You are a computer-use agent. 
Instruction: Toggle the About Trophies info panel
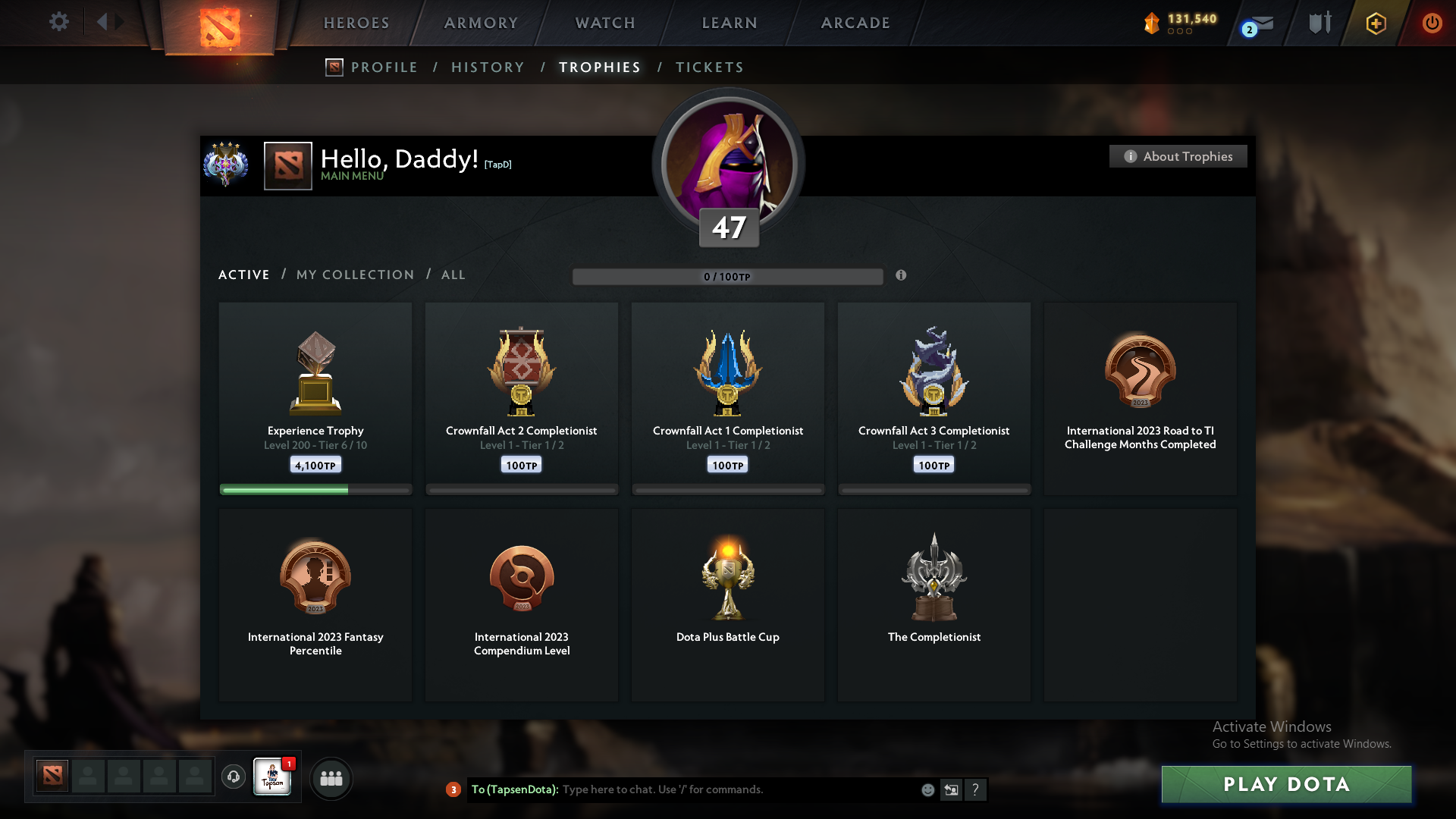coord(1178,156)
